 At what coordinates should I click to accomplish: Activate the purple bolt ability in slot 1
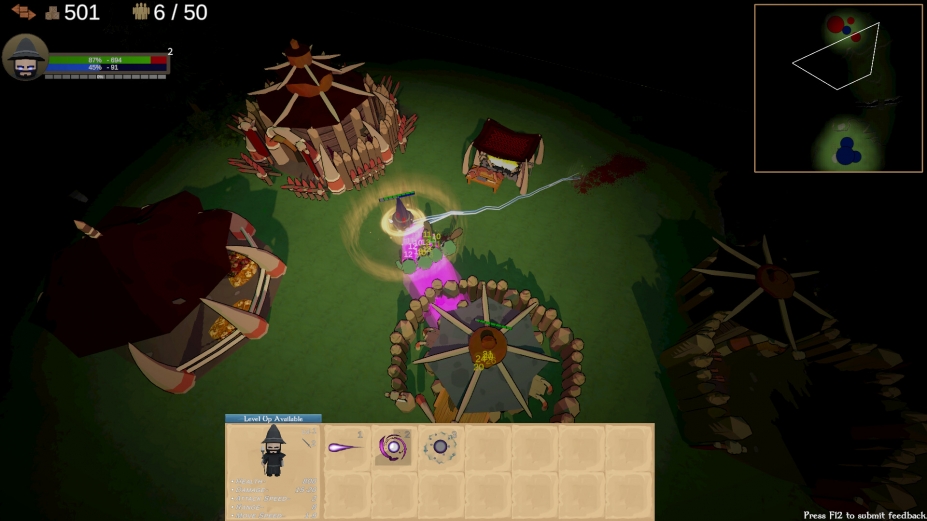pyautogui.click(x=346, y=447)
